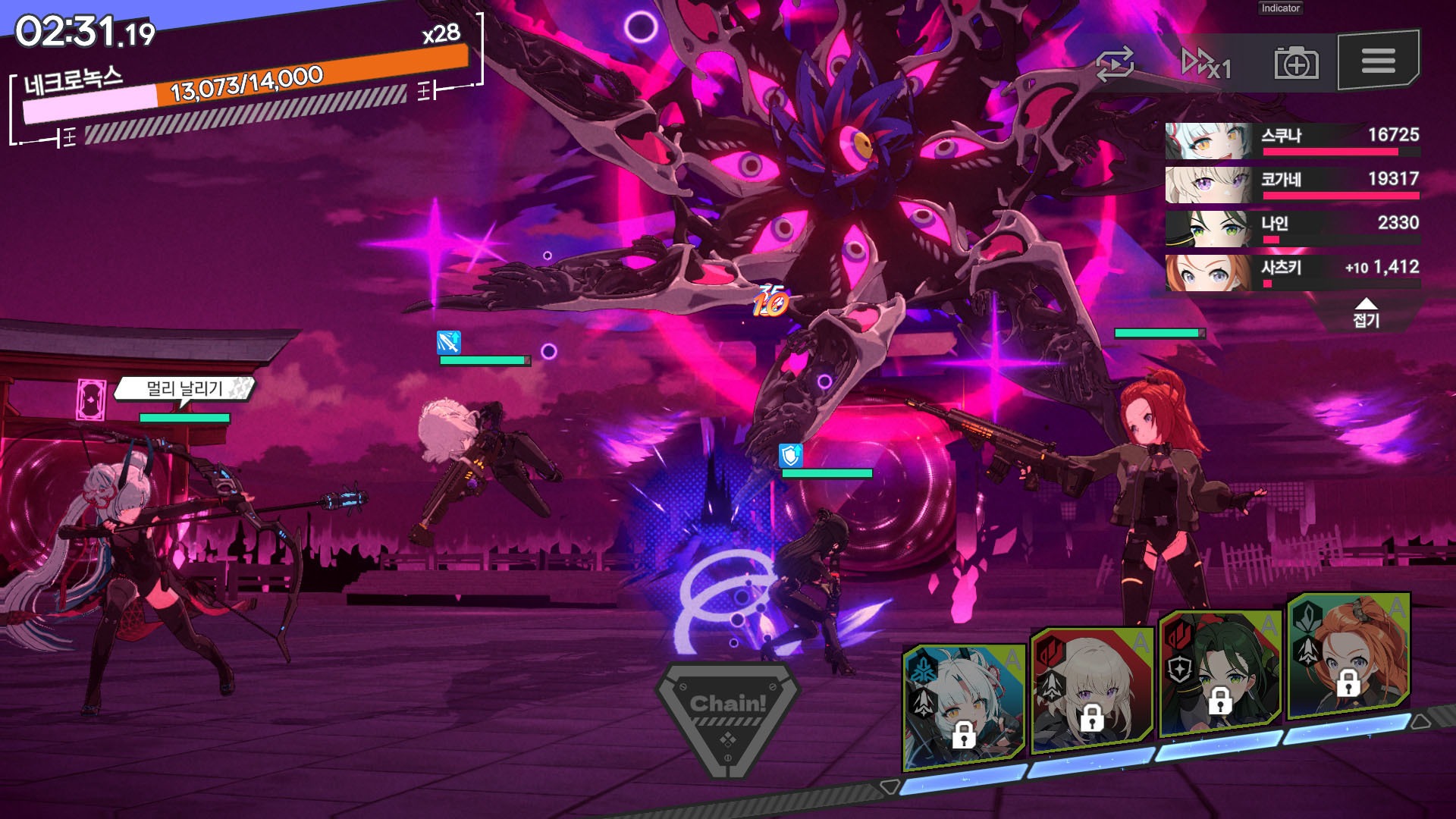
Task: Click 사츠키's damage row in the party list
Action: (1292, 272)
